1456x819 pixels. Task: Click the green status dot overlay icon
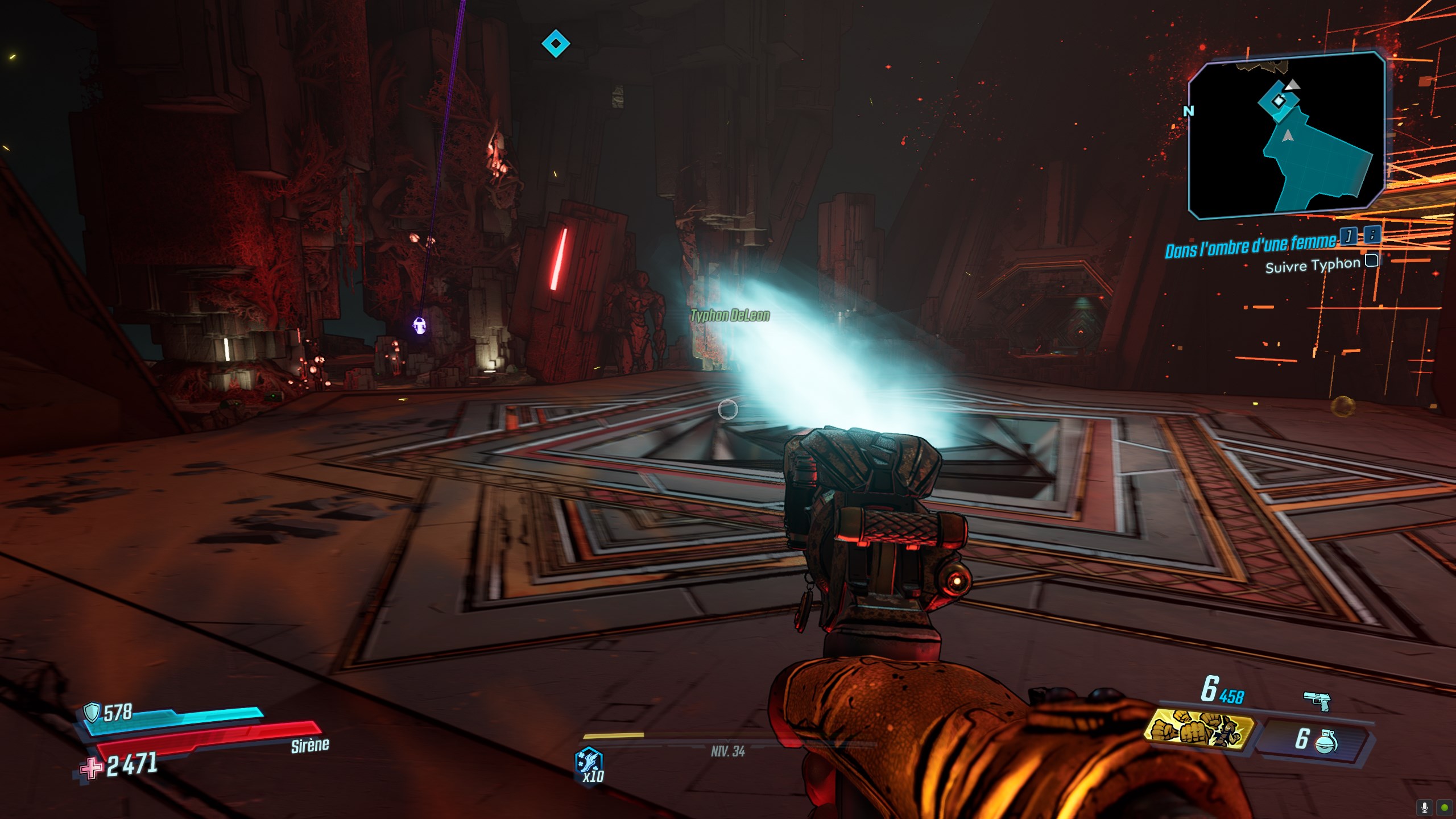coord(1445,807)
